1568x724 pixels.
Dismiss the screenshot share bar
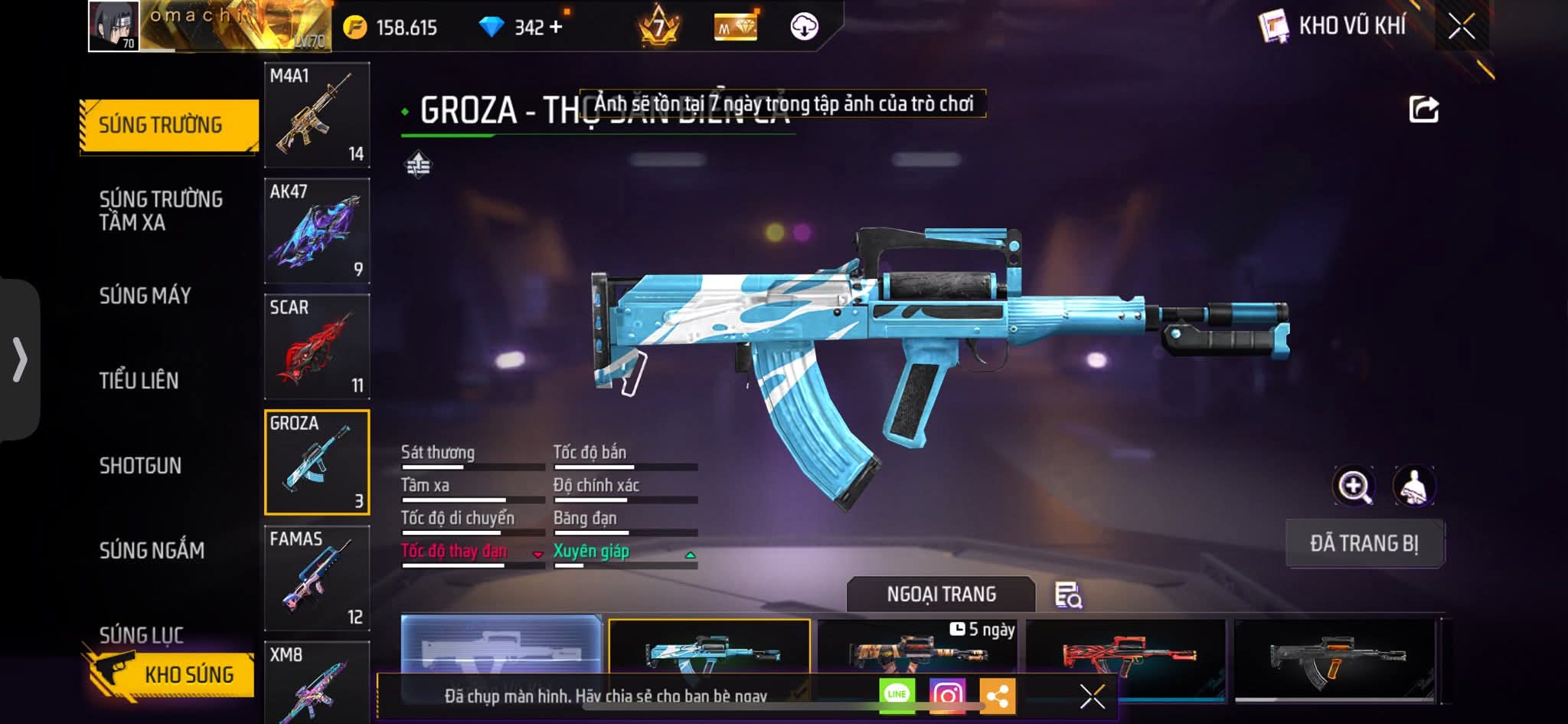1092,696
